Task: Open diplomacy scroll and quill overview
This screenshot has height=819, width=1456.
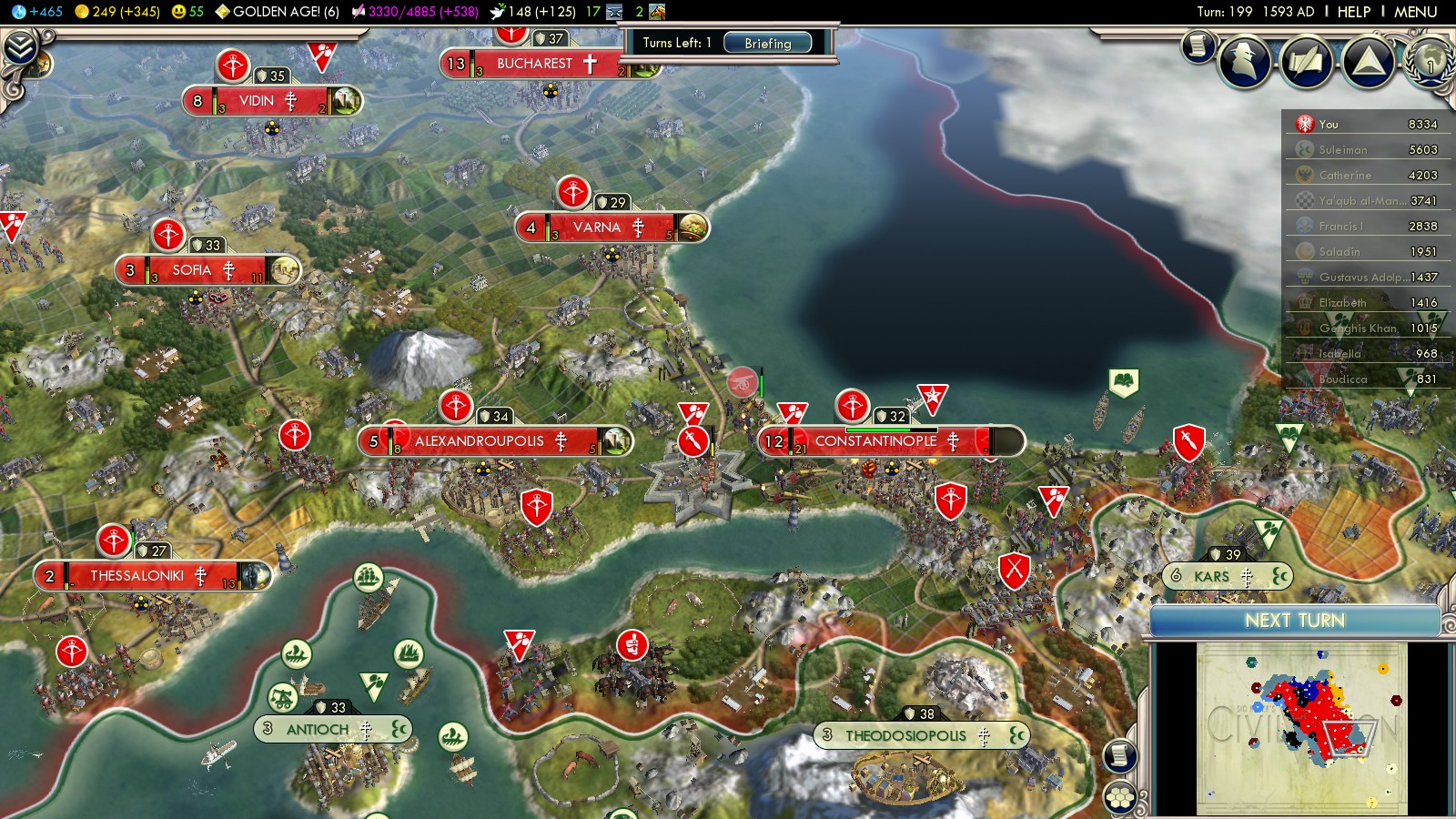Action: pos(1307,61)
